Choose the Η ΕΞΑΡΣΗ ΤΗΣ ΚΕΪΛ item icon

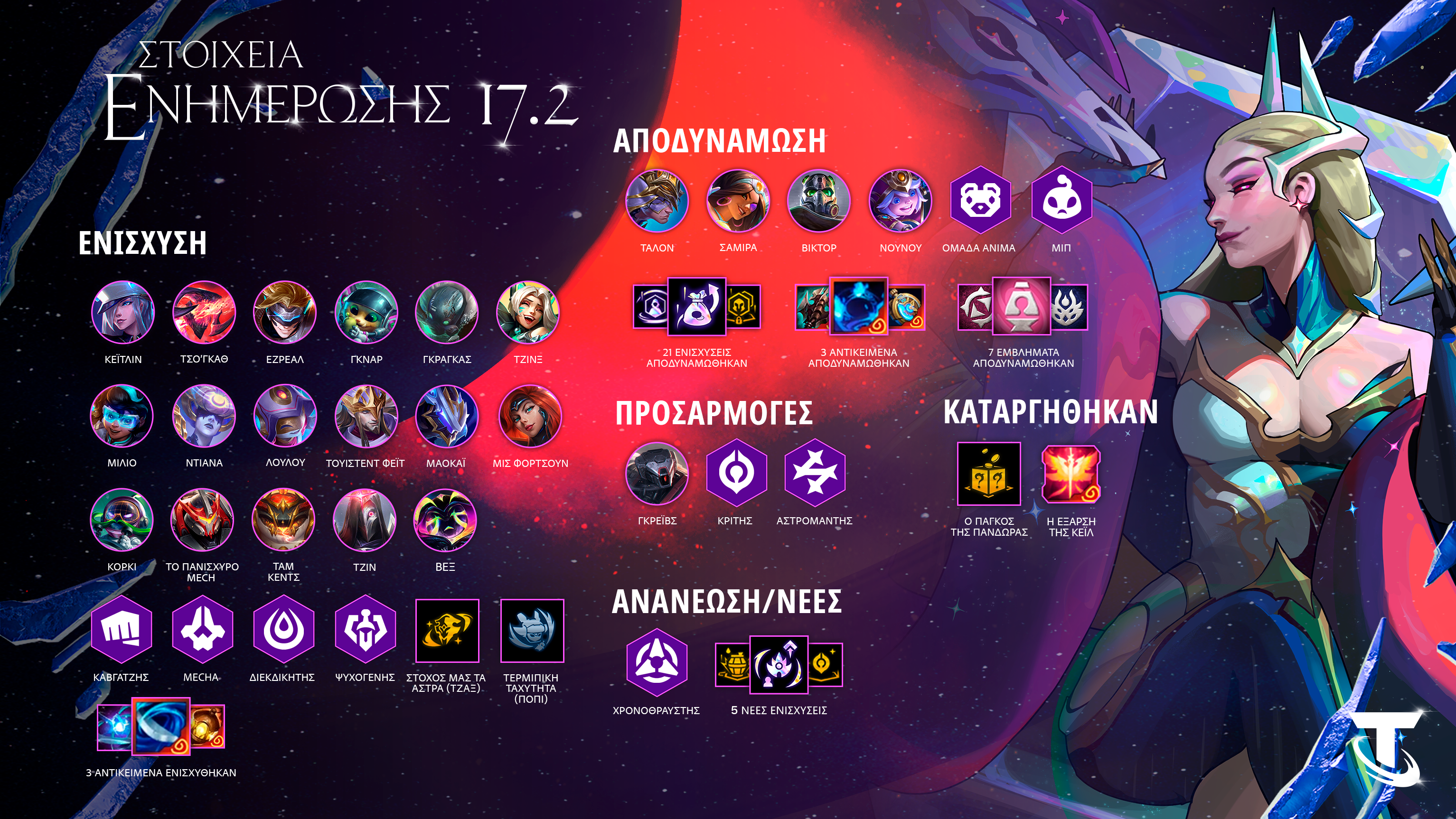coord(1071,474)
